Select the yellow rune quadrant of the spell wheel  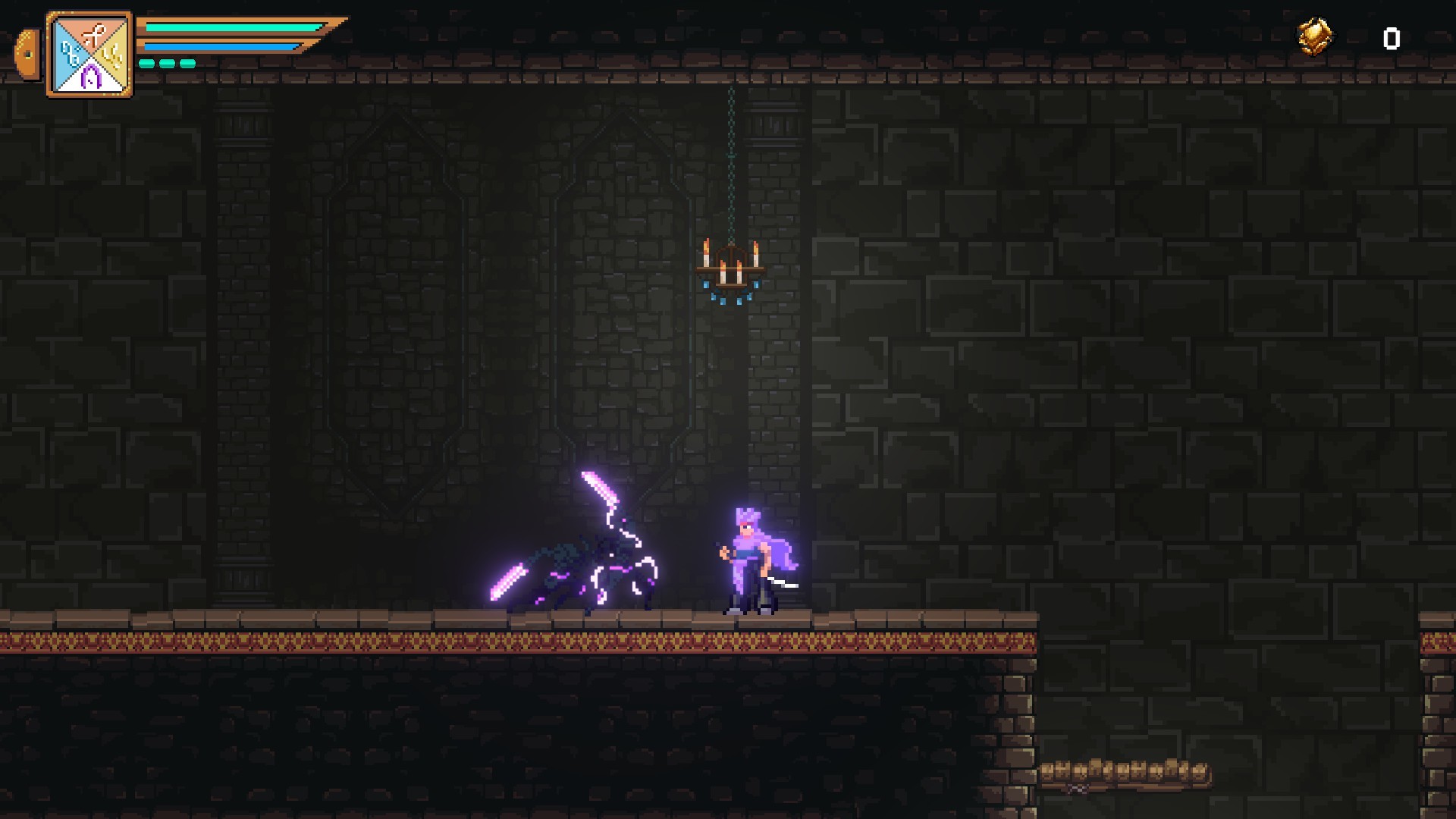[x=112, y=54]
